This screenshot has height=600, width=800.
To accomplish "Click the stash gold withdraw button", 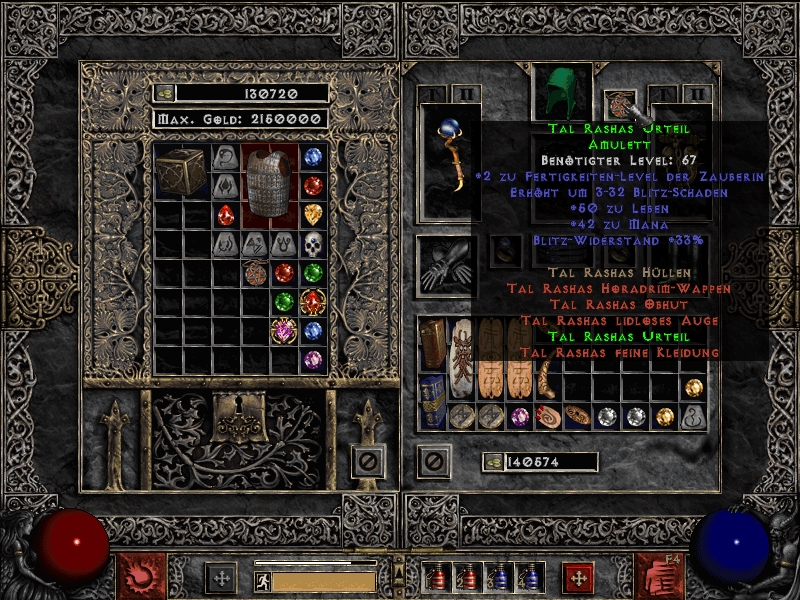I will (165, 93).
